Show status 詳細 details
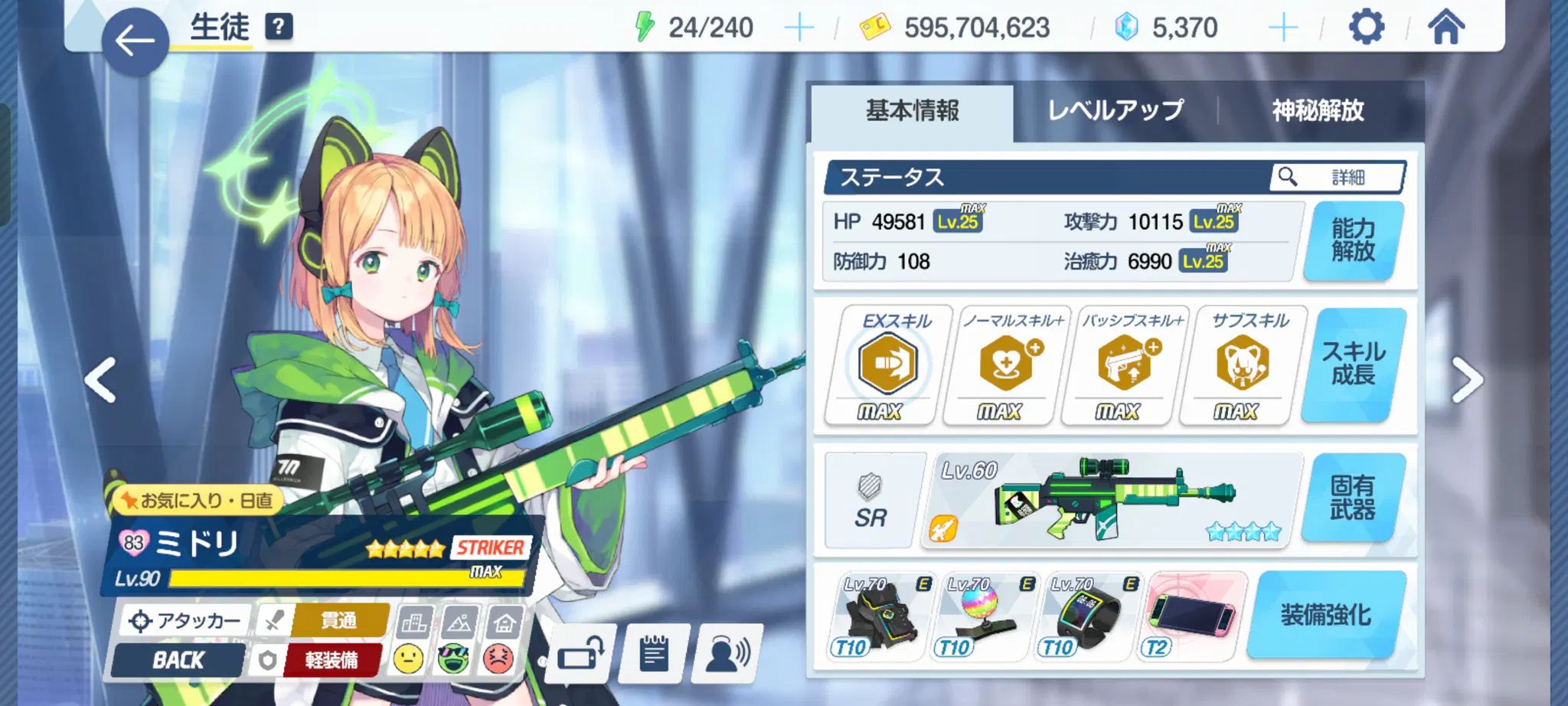1568x706 pixels. pyautogui.click(x=1337, y=178)
